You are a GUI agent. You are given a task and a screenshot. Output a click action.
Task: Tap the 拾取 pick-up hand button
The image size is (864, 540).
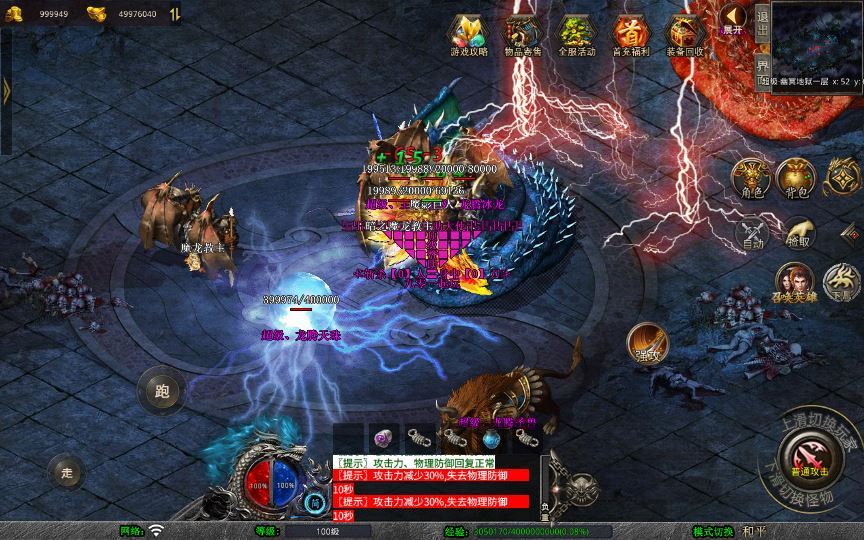click(x=798, y=232)
